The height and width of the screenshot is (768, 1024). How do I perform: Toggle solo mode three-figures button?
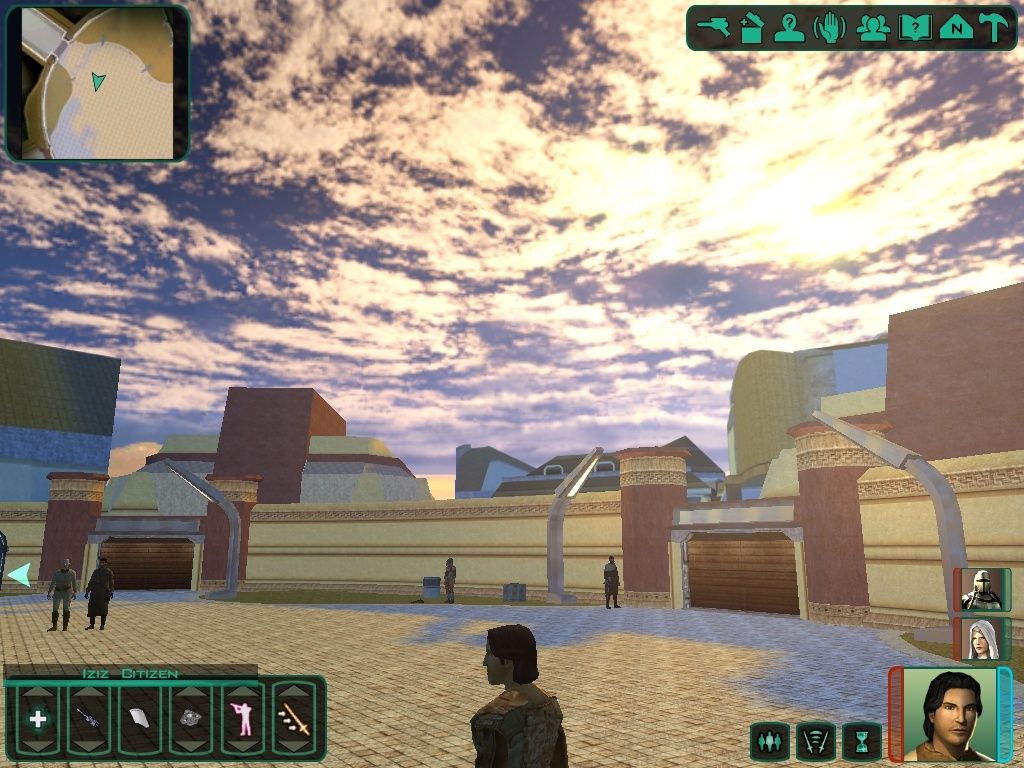pos(768,741)
